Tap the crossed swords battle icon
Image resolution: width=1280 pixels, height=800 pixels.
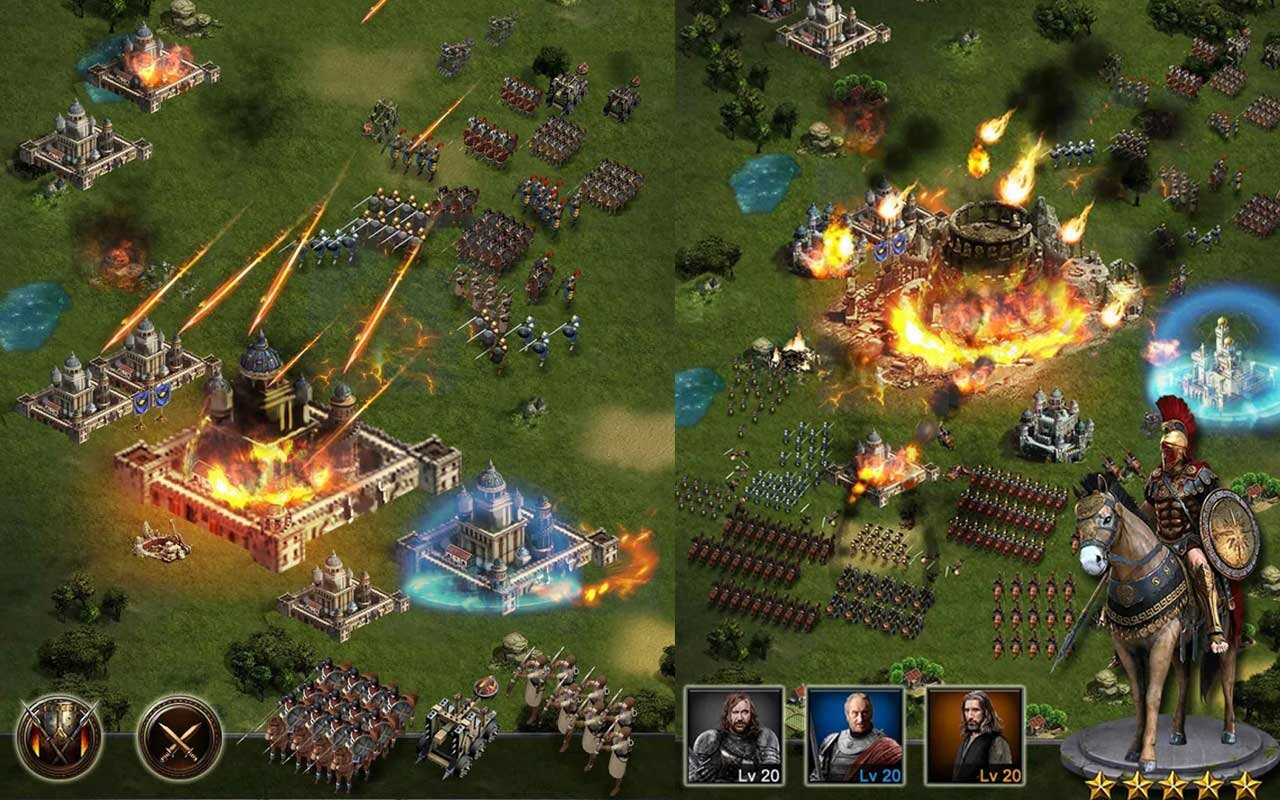pos(180,737)
